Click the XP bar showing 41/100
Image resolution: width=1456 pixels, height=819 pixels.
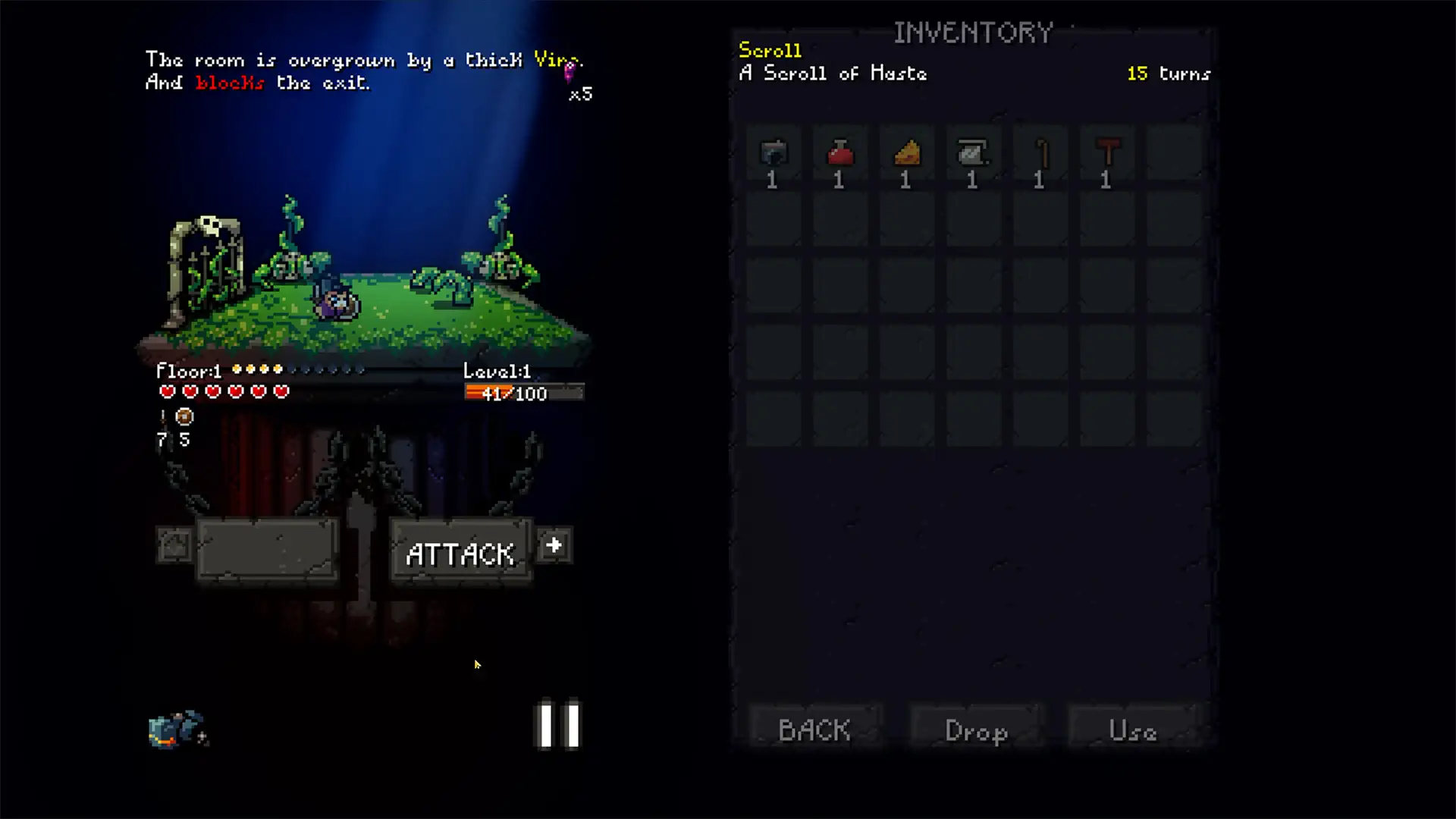coord(522,393)
